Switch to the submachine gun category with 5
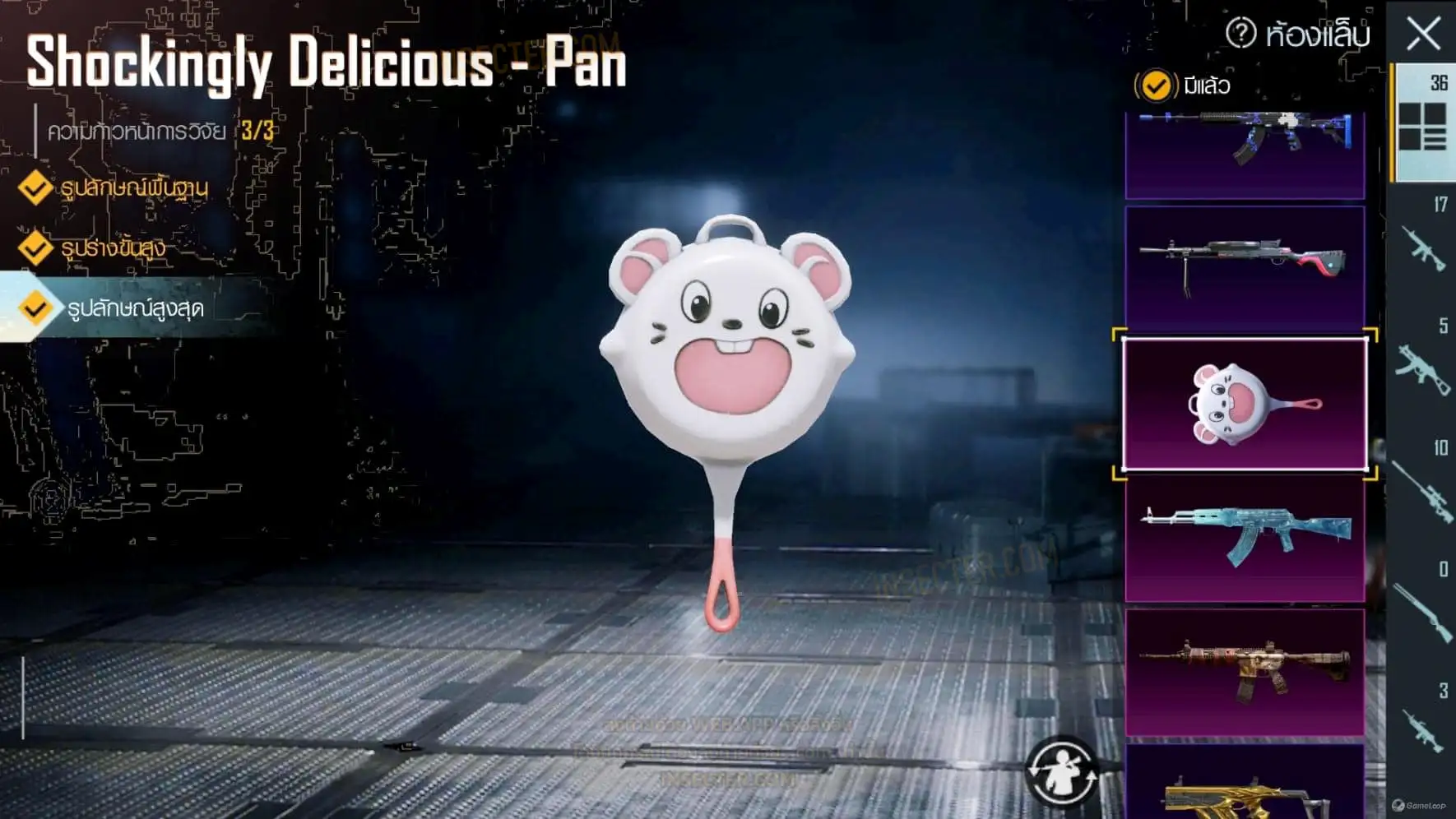Screen dimensions: 1456x819 click(1423, 364)
